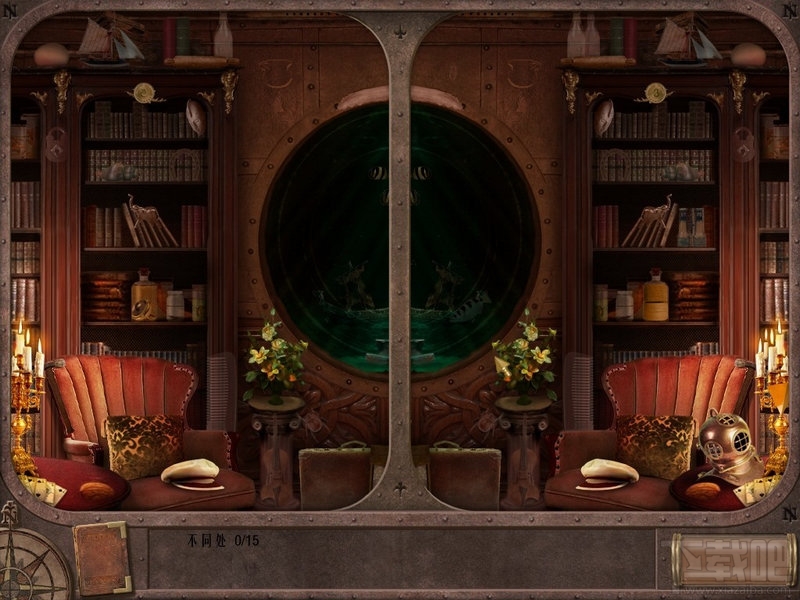Open the leather journal book
This screenshot has width=800, height=600.
[x=101, y=556]
